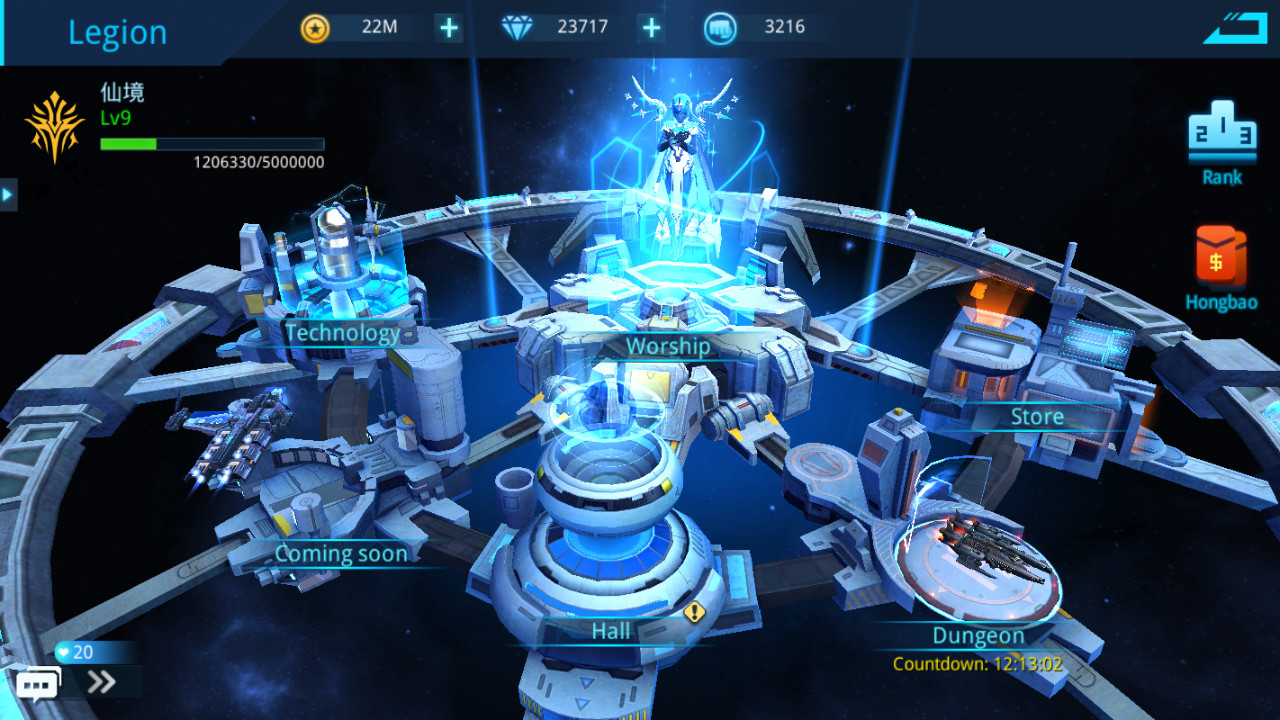This screenshot has height=720, width=1280.
Task: Buy diamonds with the plus button
Action: 649,27
